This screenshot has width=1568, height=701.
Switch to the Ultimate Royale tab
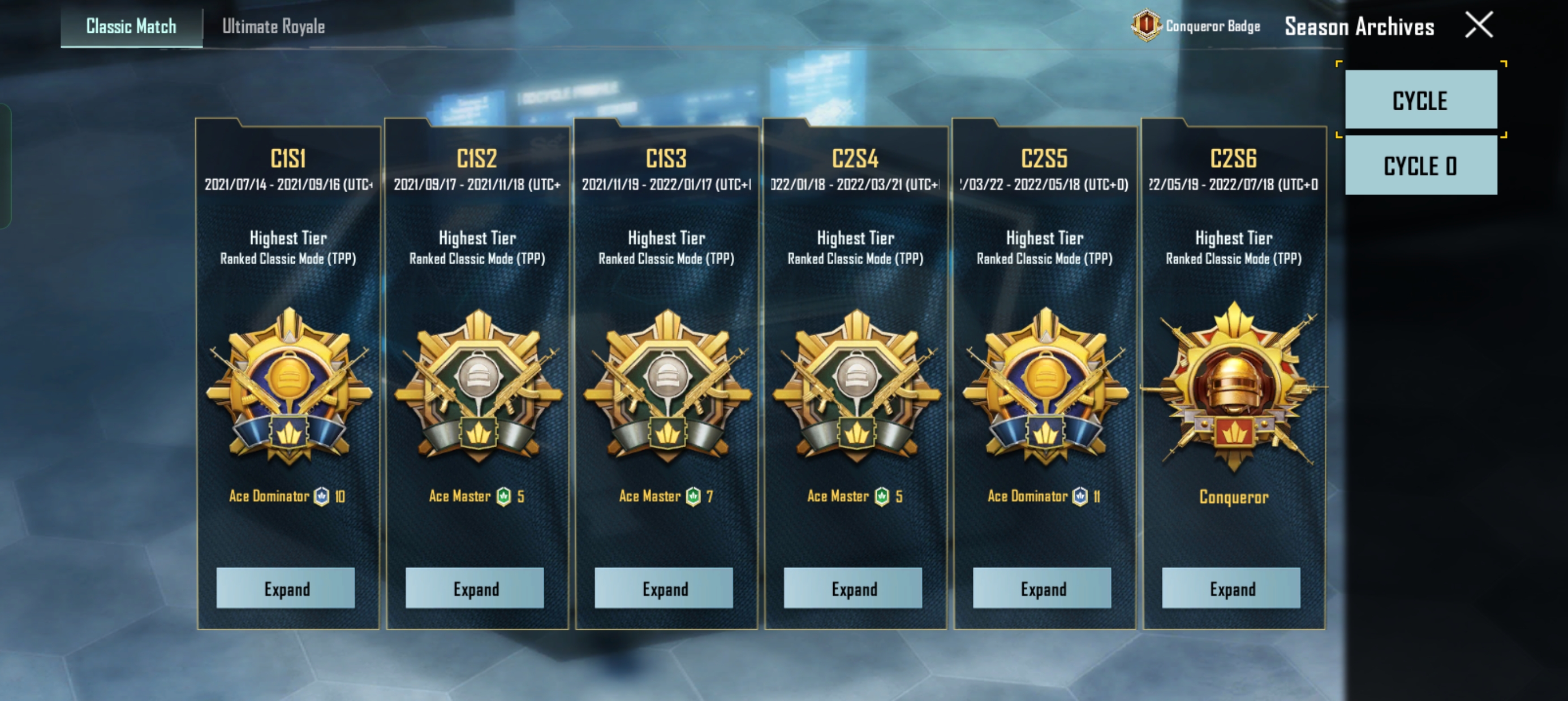coord(273,26)
